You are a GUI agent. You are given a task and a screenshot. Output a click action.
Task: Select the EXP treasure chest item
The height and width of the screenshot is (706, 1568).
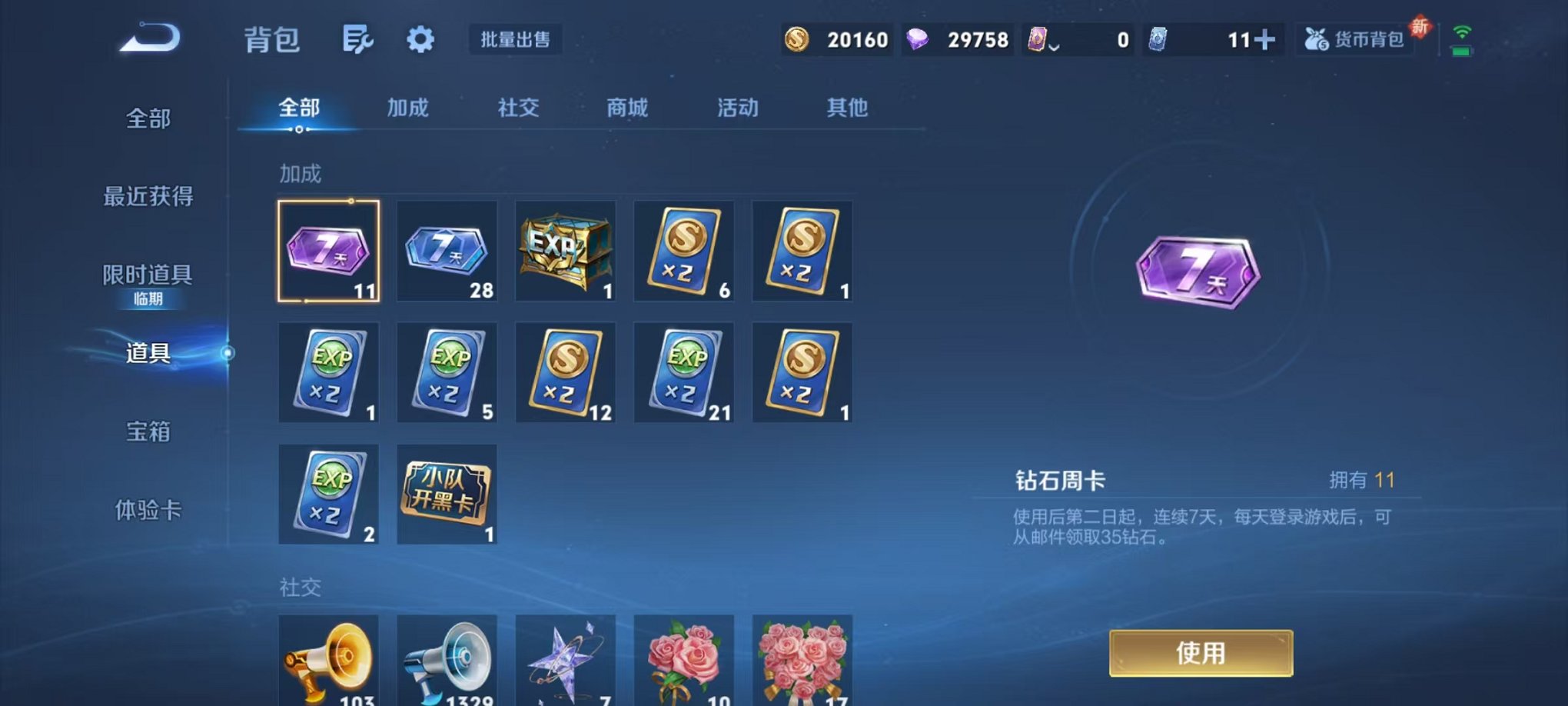click(x=565, y=250)
